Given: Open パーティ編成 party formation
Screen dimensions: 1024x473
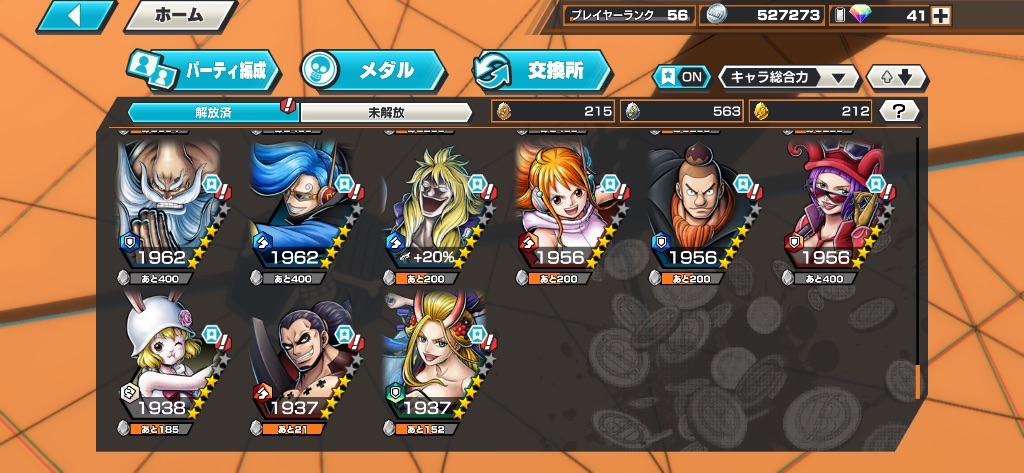Looking at the screenshot, I should [x=202, y=70].
